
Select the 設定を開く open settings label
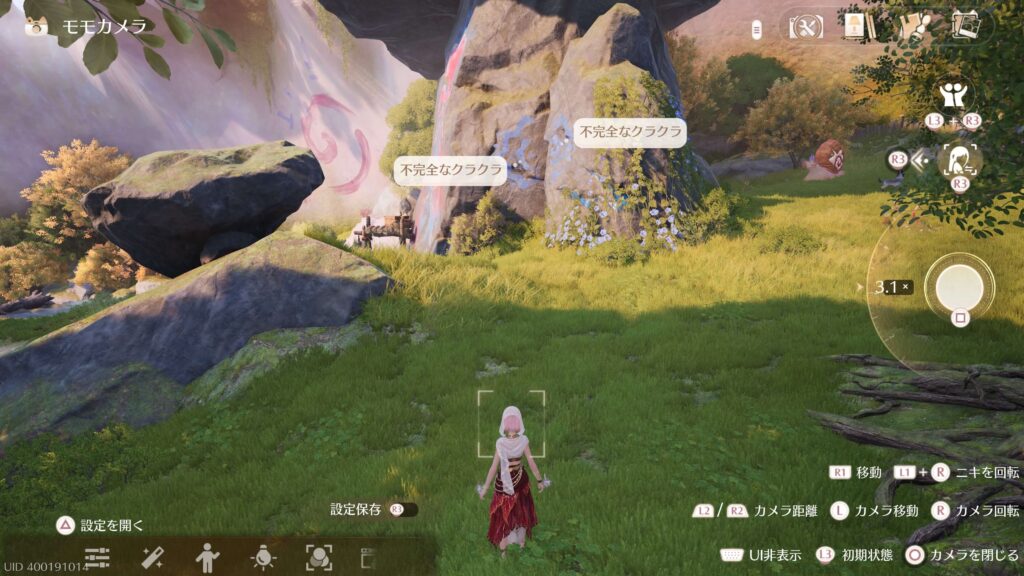(x=112, y=525)
